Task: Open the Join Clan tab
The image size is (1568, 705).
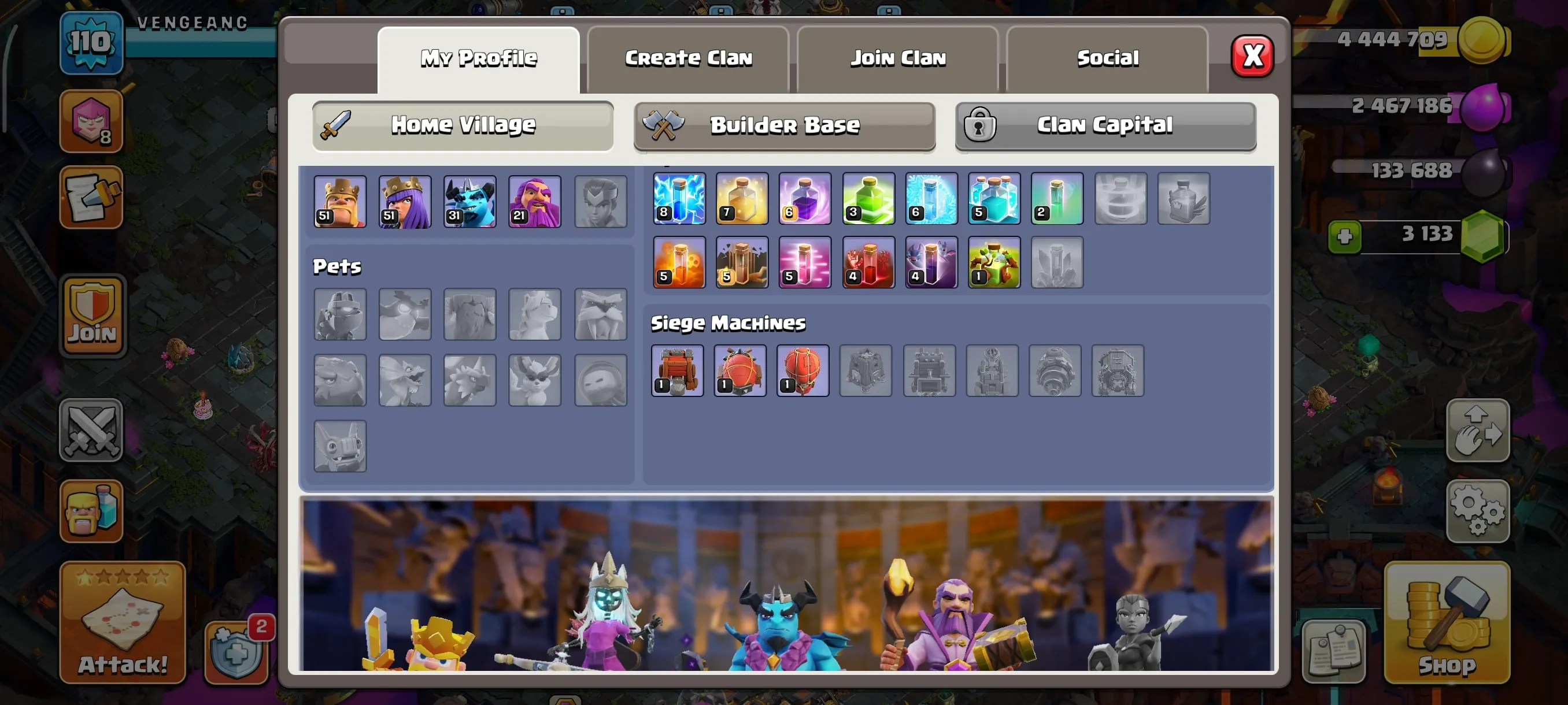Action: (x=898, y=58)
